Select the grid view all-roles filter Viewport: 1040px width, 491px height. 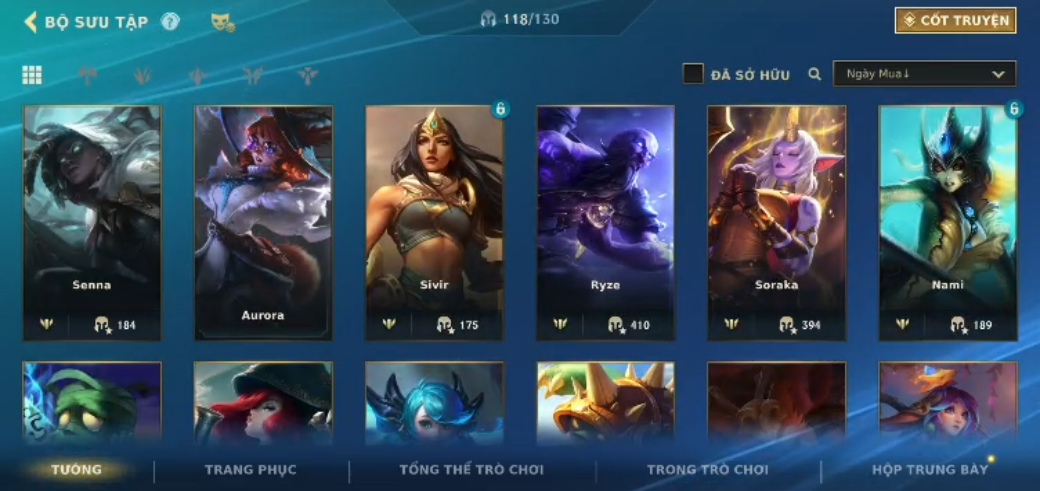pos(32,75)
